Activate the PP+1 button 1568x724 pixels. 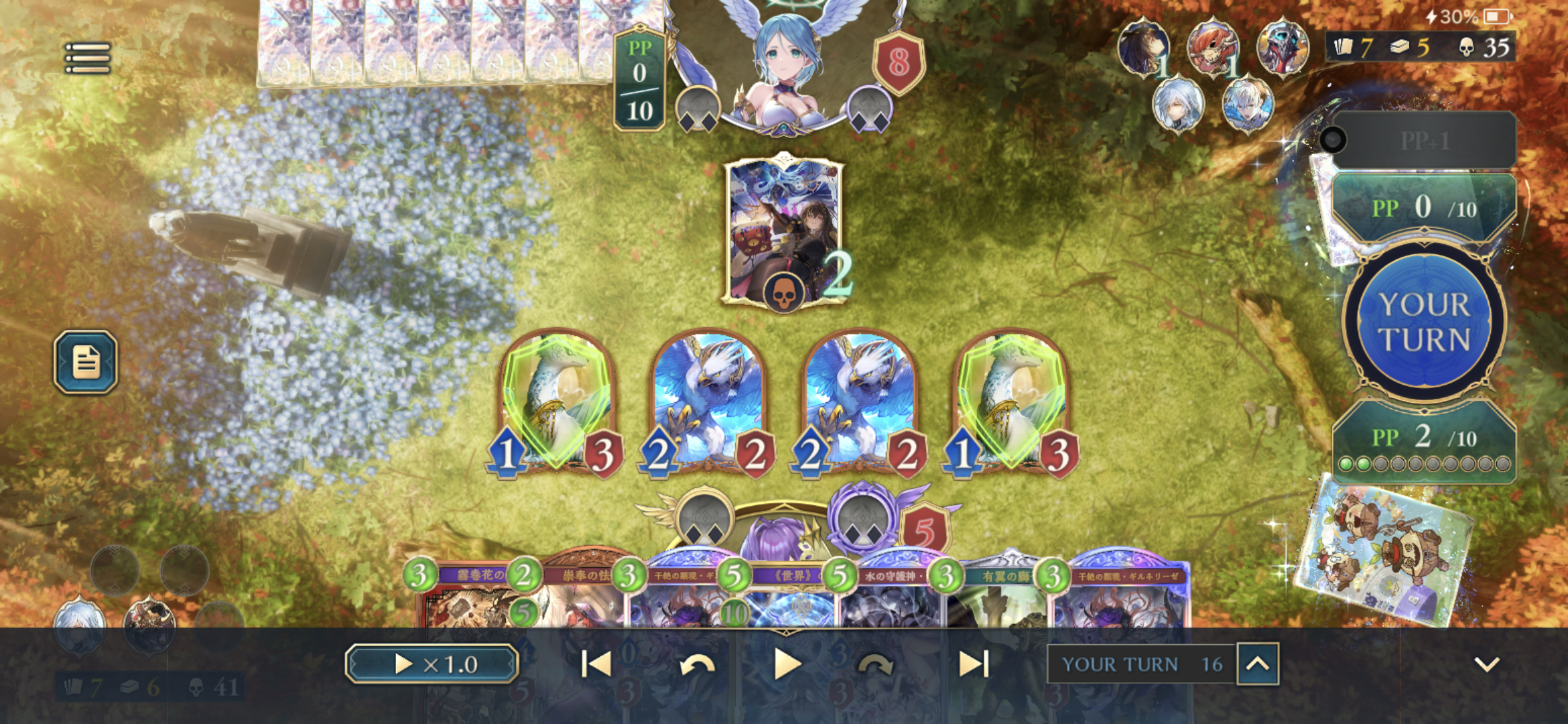pyautogui.click(x=1425, y=141)
